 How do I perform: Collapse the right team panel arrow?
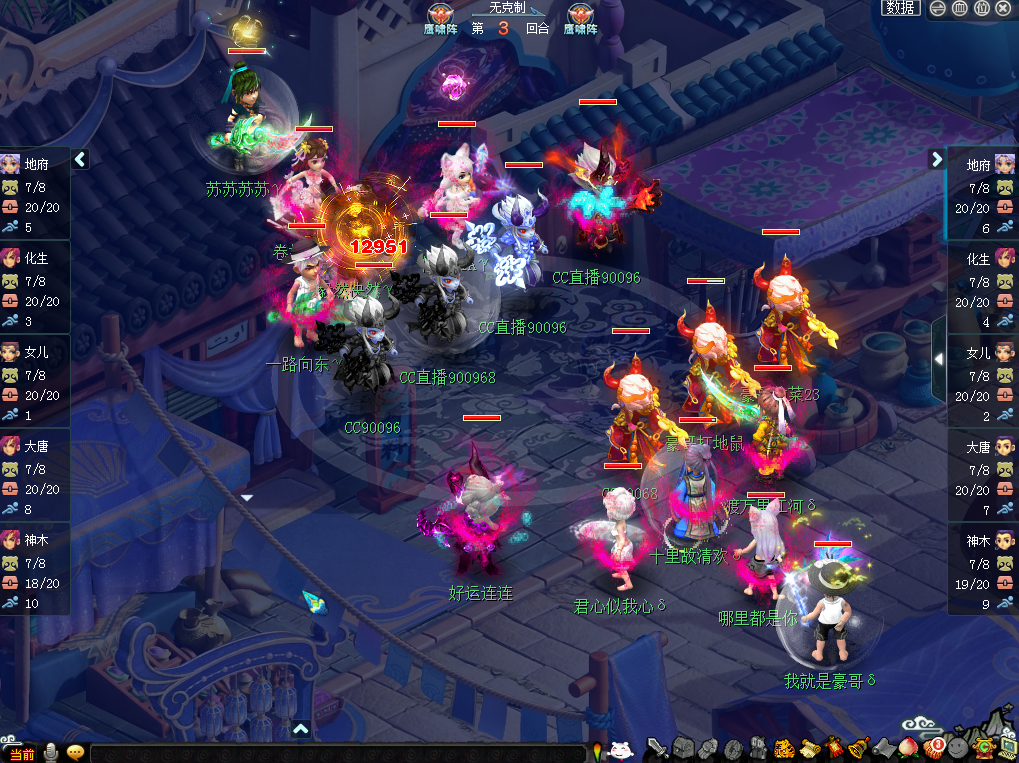click(937, 159)
